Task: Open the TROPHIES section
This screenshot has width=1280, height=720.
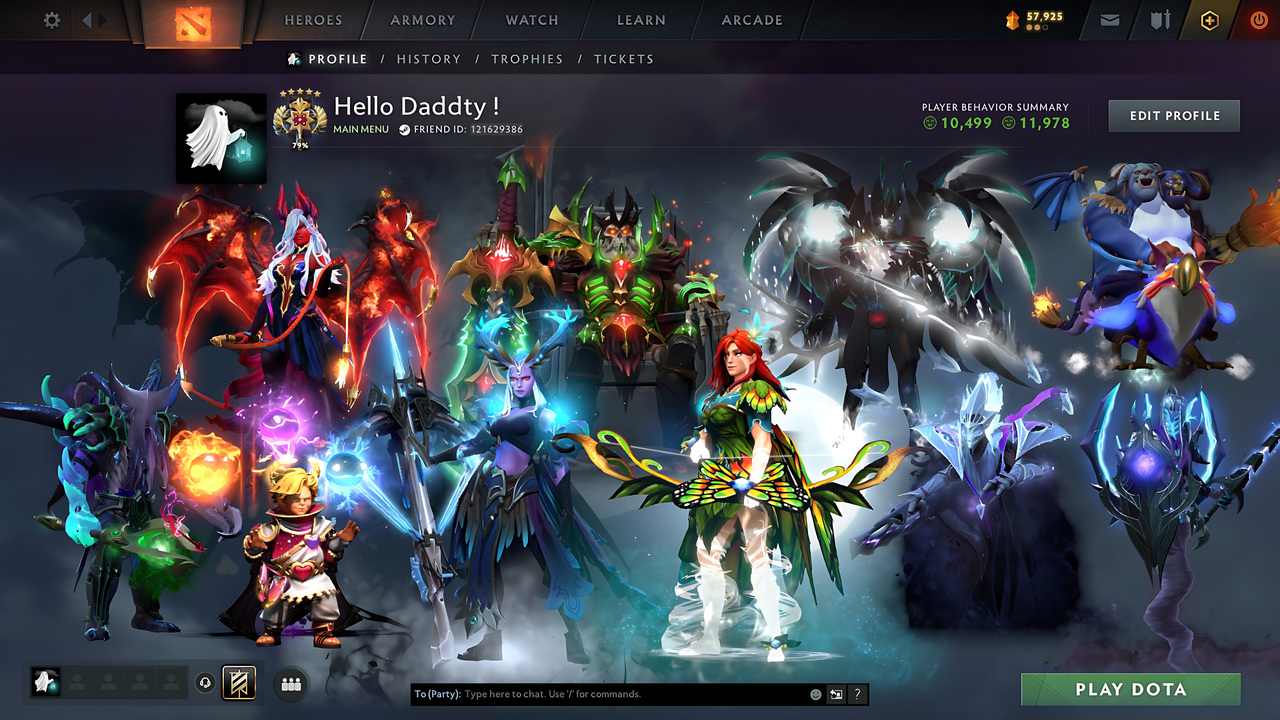Action: click(528, 59)
